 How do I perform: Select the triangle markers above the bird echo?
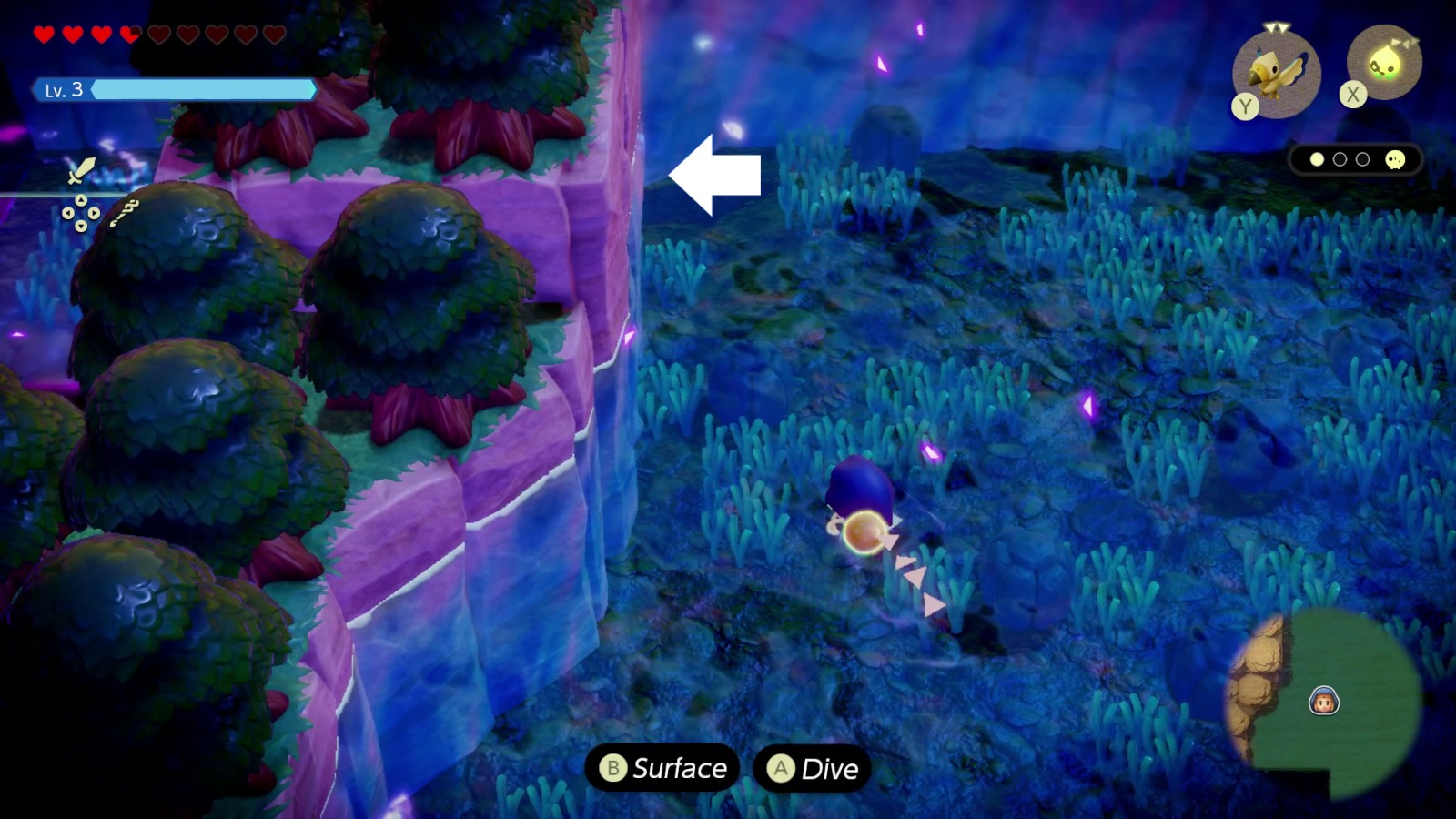click(1277, 27)
